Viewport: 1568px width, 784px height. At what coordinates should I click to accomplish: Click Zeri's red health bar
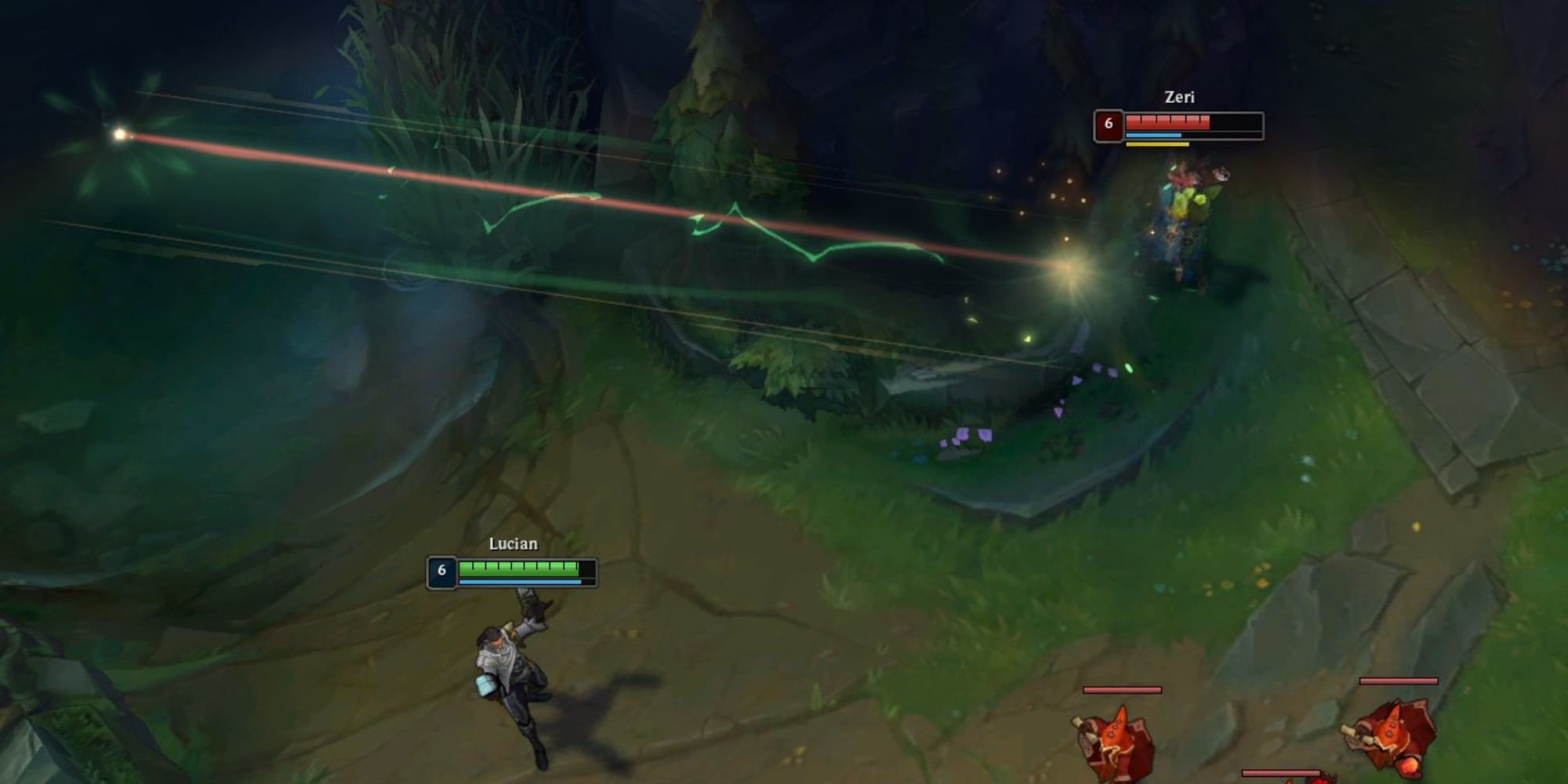click(x=1168, y=122)
